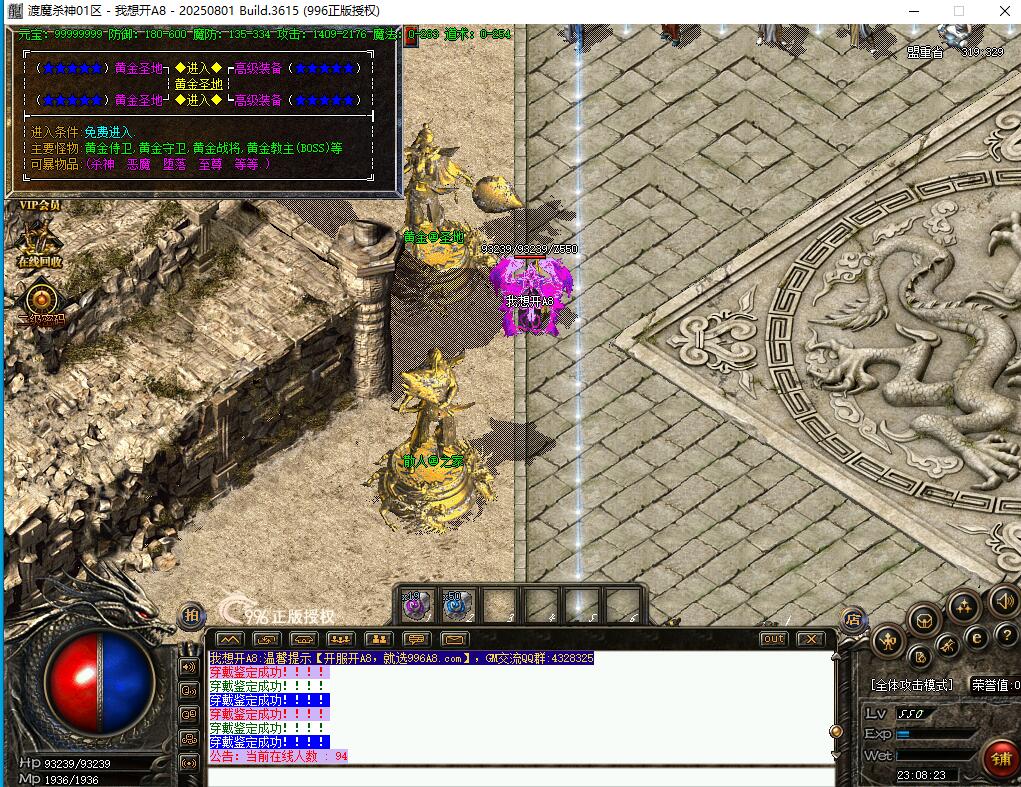
Task: Click the 'out' button on the chat bar
Action: pyautogui.click(x=773, y=639)
